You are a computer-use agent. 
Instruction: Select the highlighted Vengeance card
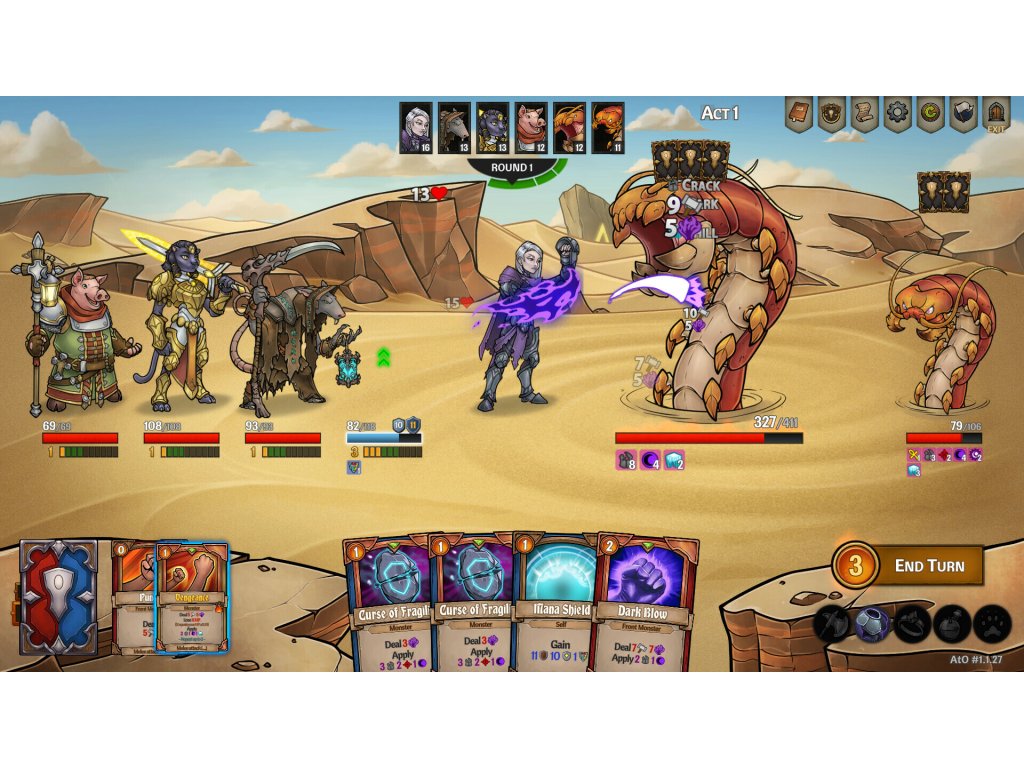[x=192, y=597]
